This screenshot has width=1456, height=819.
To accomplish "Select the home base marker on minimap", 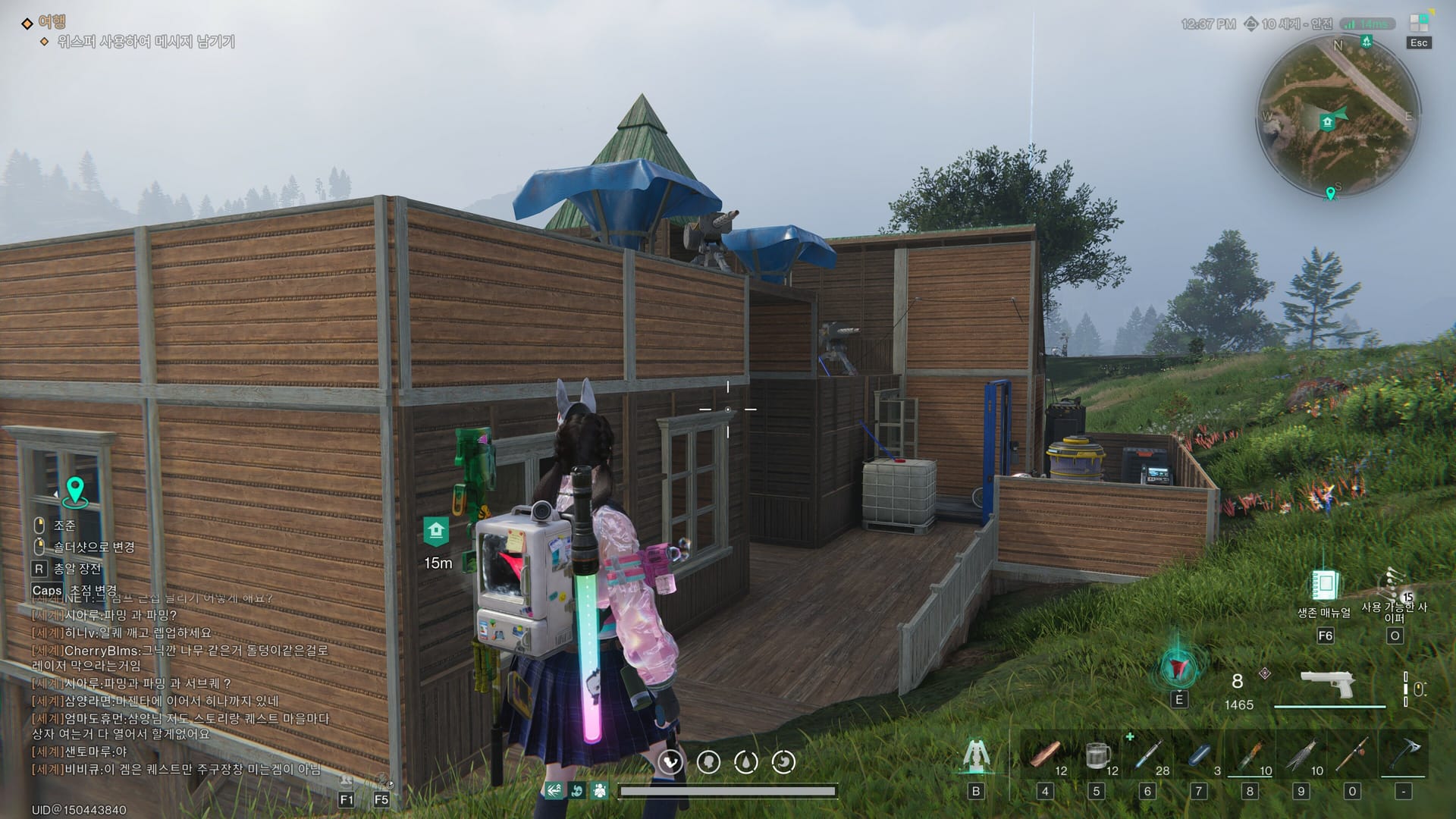I will [1326, 122].
